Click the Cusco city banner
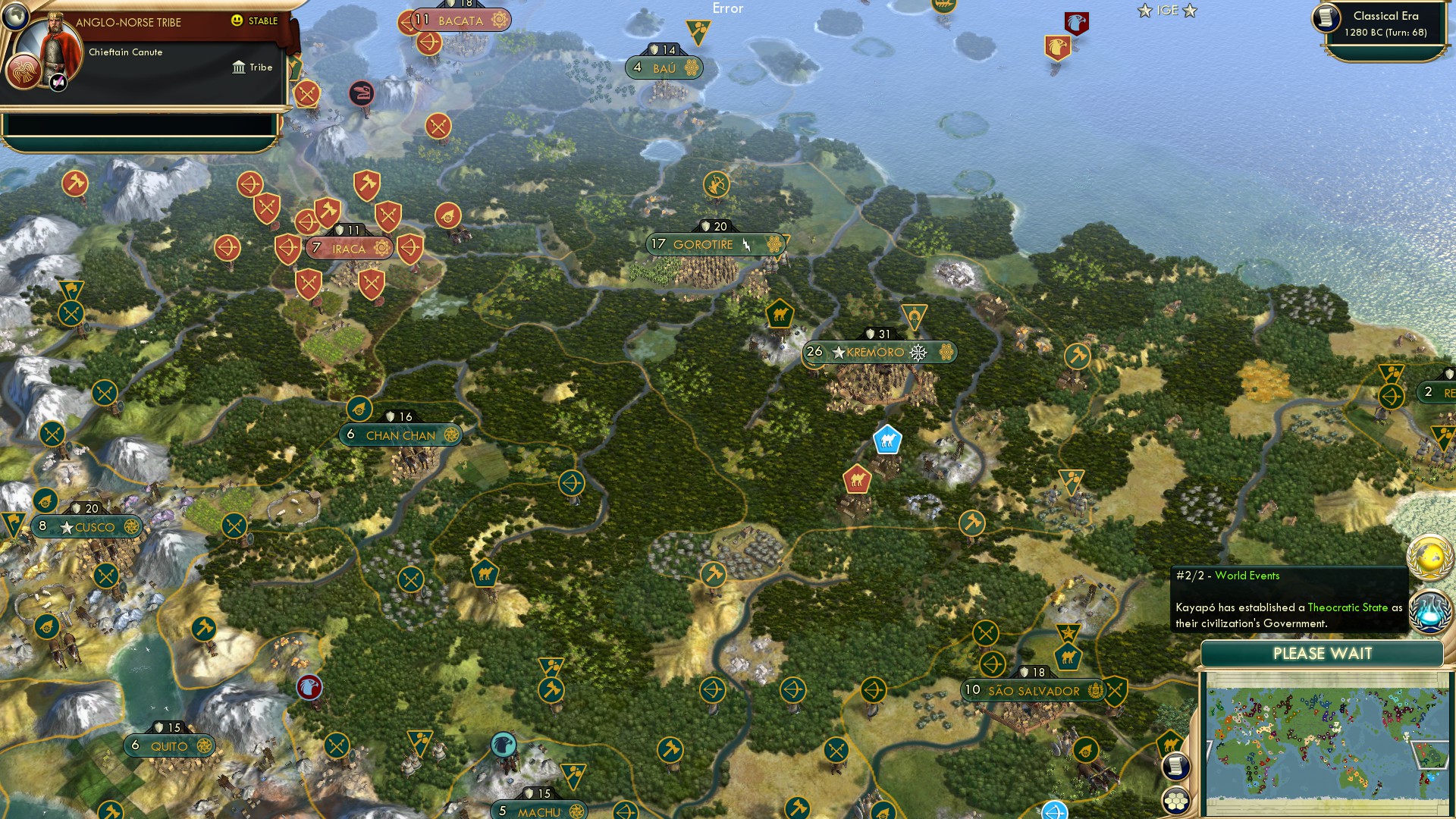 coord(87,526)
